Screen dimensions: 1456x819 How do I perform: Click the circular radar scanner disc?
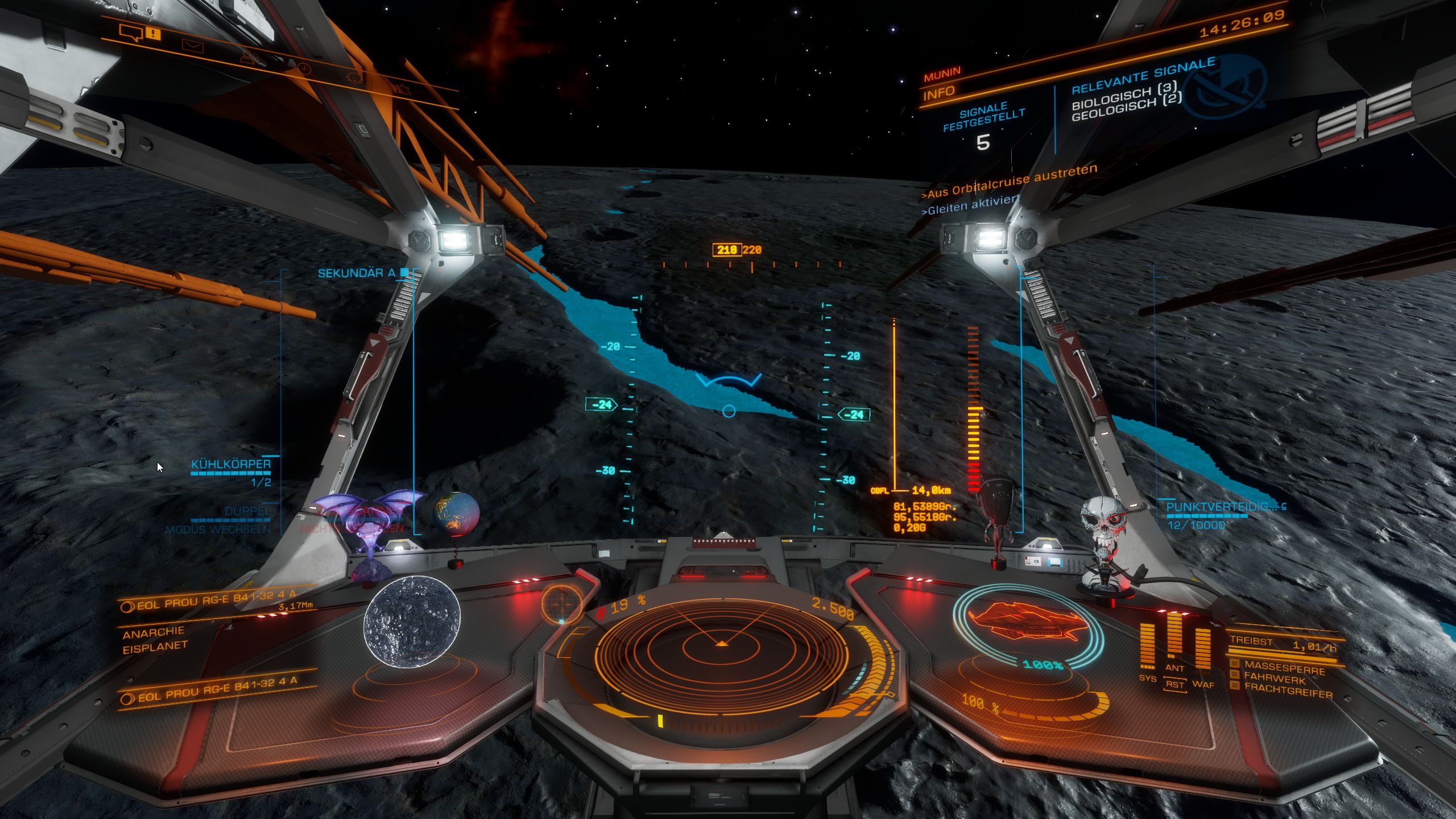pyautogui.click(x=721, y=644)
